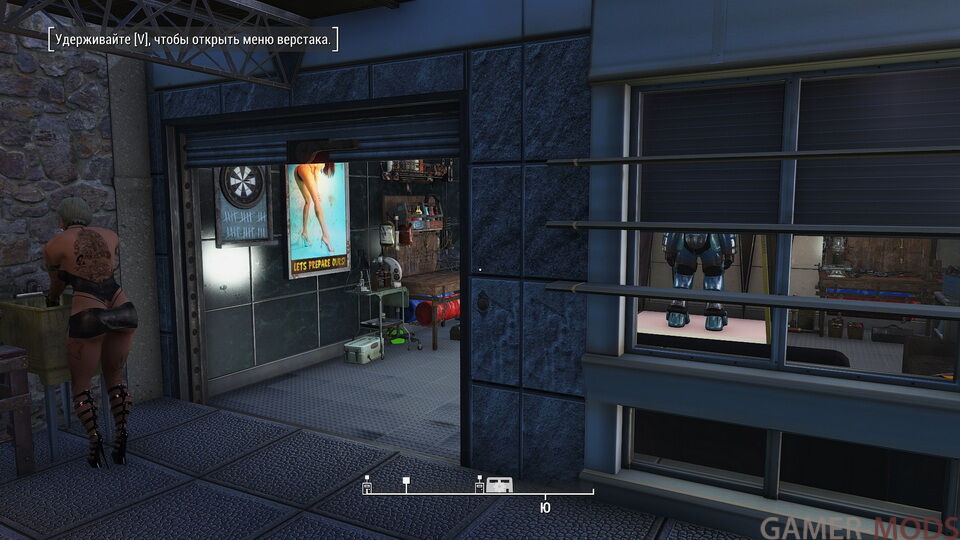960x540 pixels.
Task: Click the south "Ю" compass direction label
Action: [545, 507]
